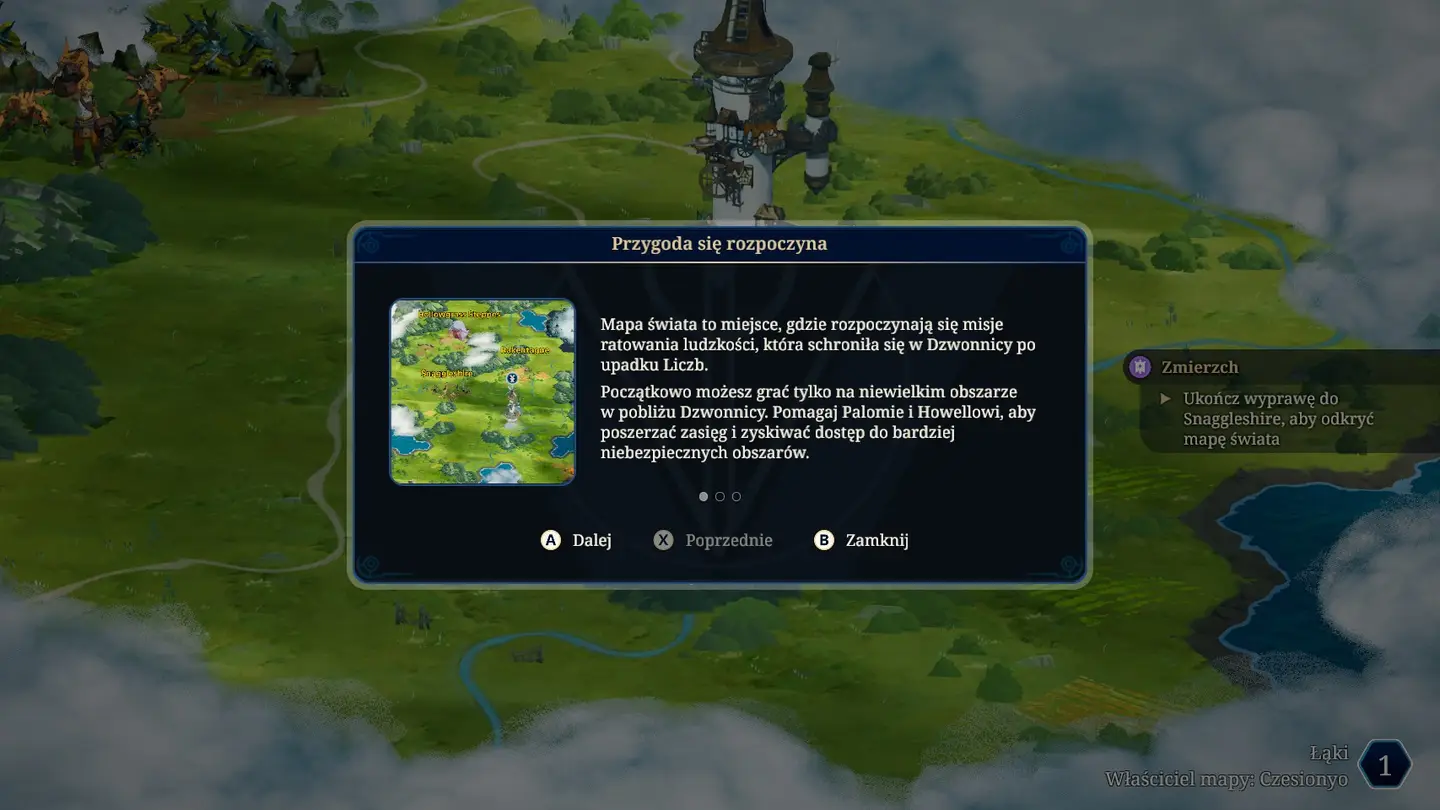This screenshot has height=810, width=1440.
Task: Click the hexagon level 1 badge
Action: (x=1385, y=766)
